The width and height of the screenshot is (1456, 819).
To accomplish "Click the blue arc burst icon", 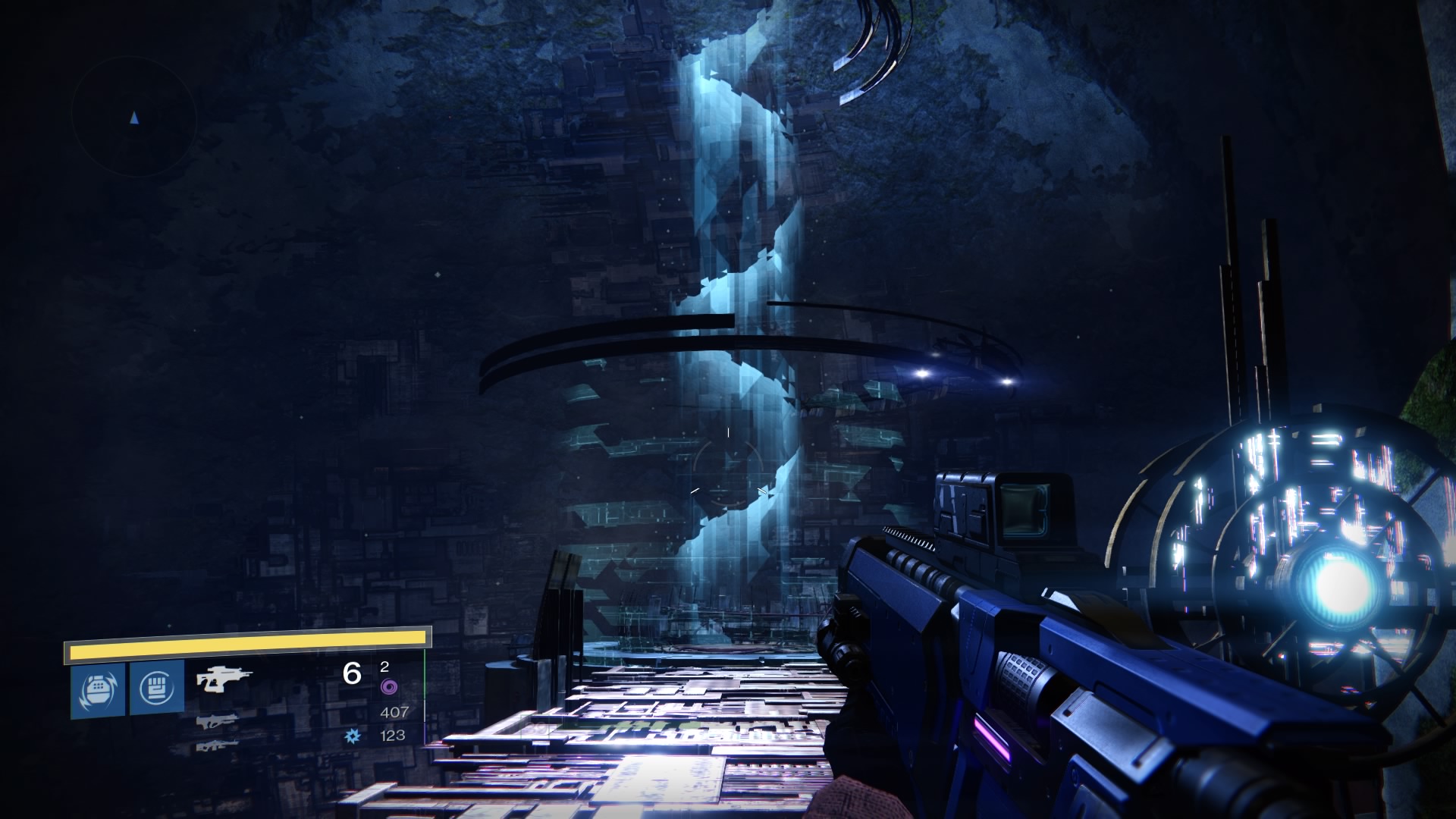I will tap(353, 735).
